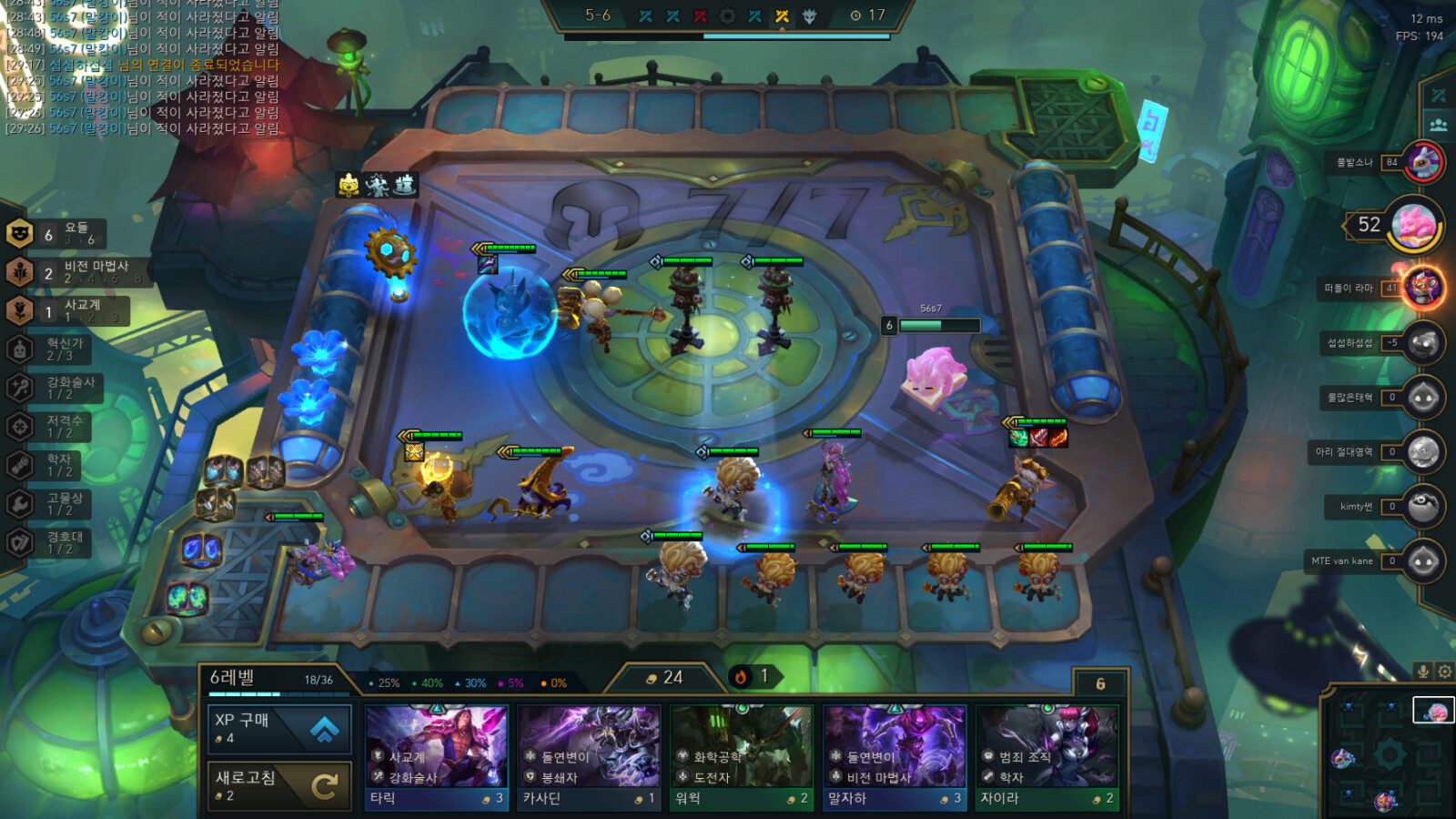This screenshot has height=819, width=1456.
Task: Select the 워윅 shop card
Action: point(742,757)
